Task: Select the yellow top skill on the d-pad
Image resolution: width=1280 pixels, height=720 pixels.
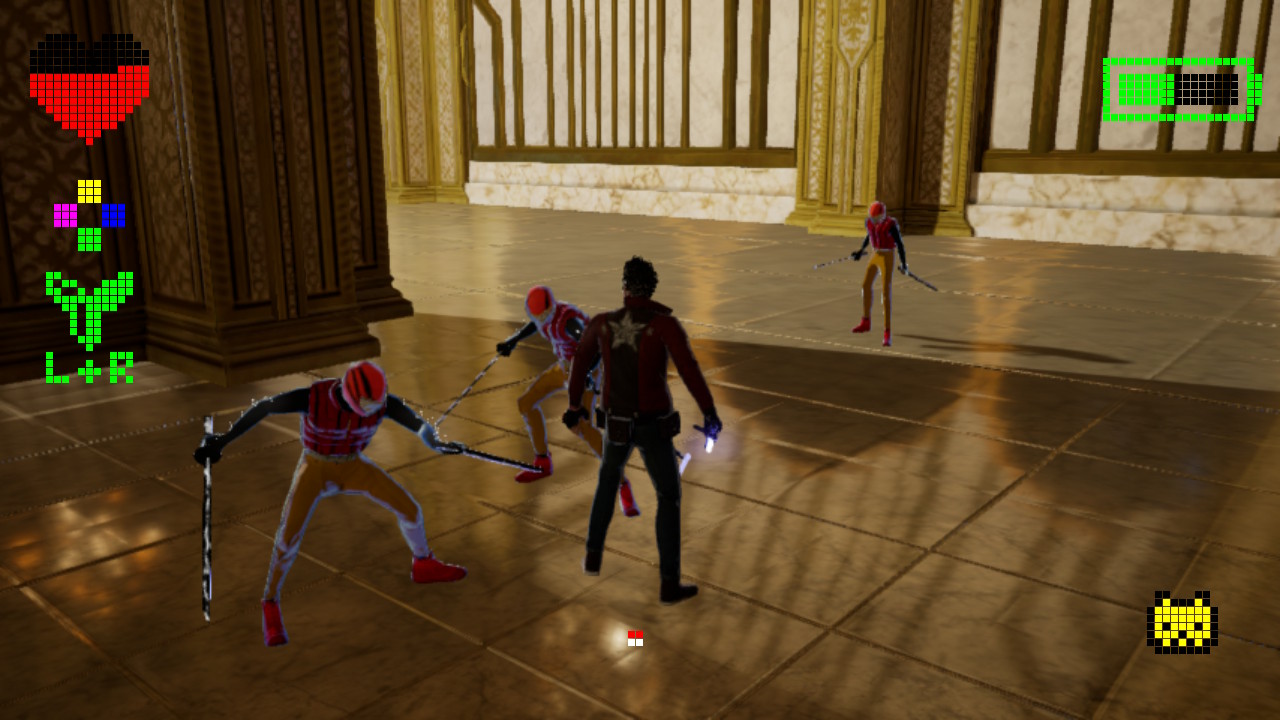Action: tap(89, 191)
